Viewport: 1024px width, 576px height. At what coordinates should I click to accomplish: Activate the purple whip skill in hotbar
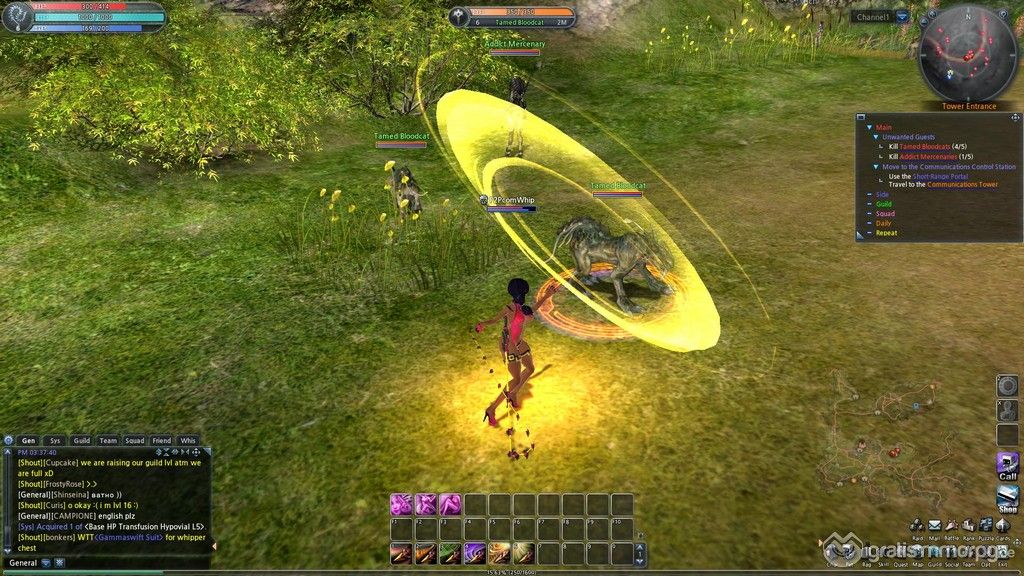(x=474, y=553)
